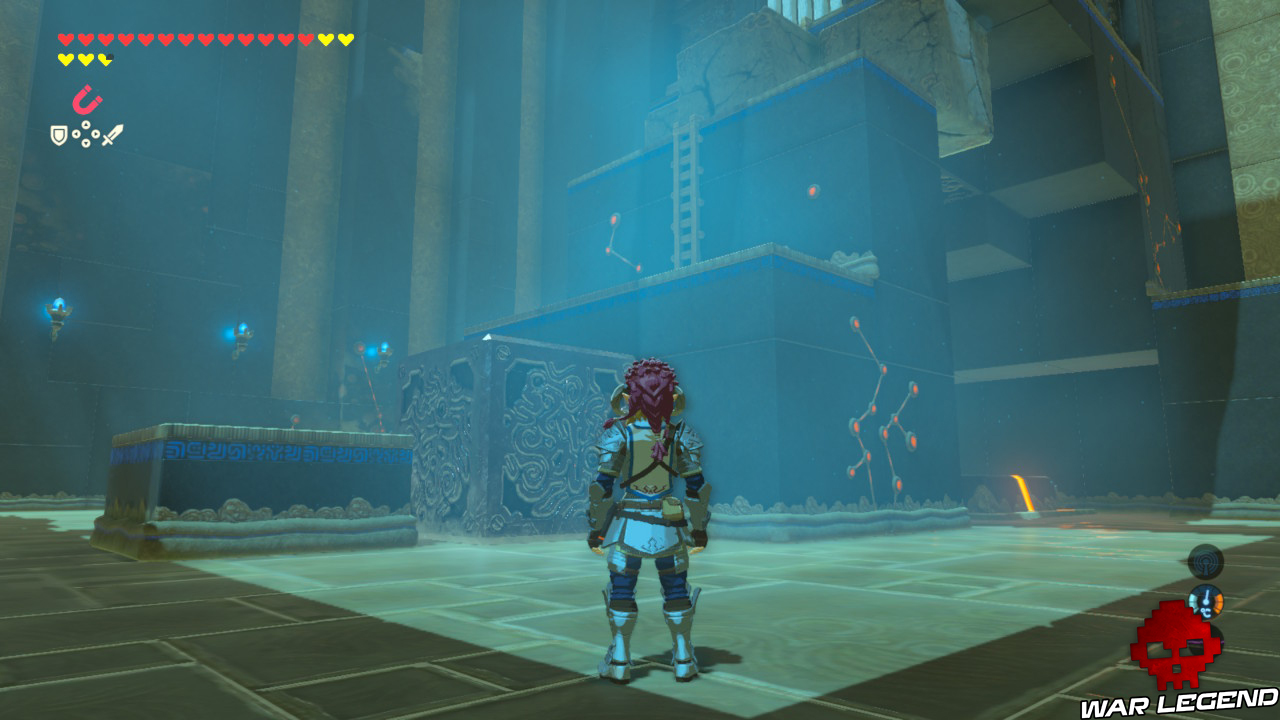Click the sound detection indicator

pos(1204,562)
